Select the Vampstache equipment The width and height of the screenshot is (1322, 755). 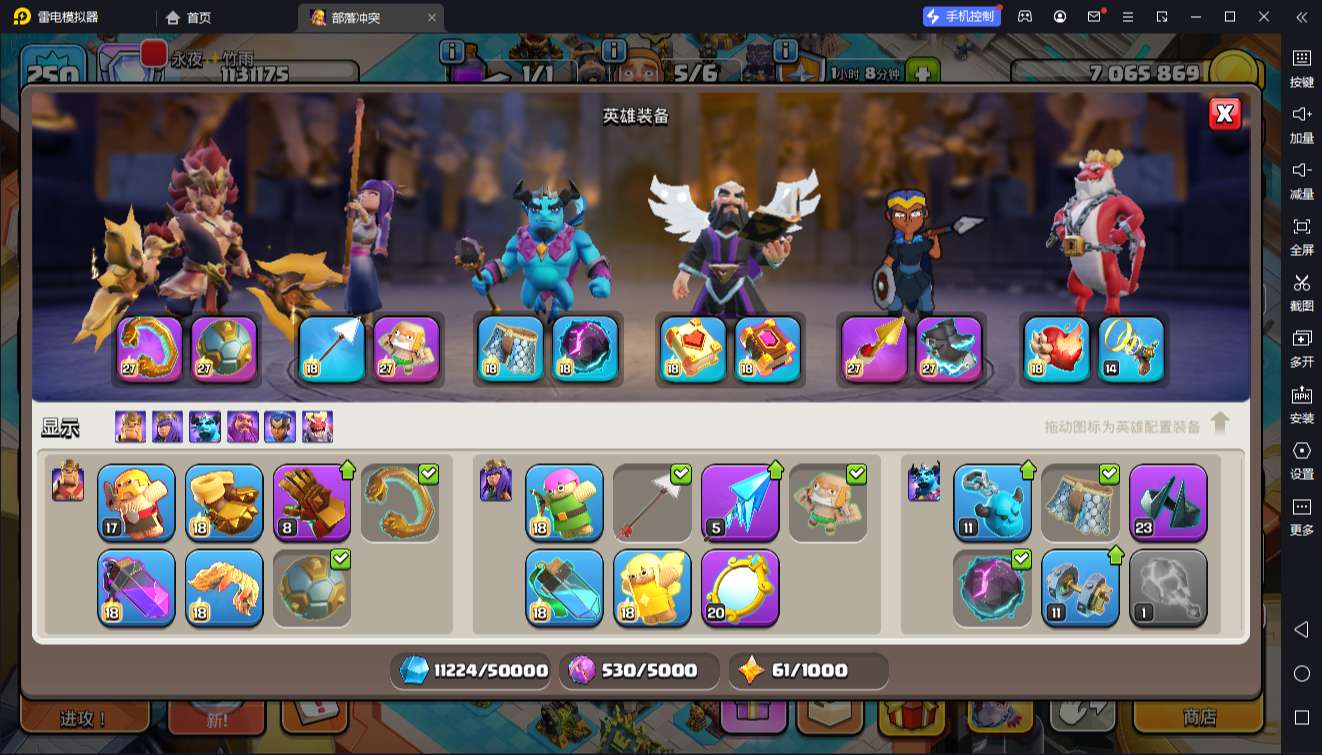(x=224, y=587)
